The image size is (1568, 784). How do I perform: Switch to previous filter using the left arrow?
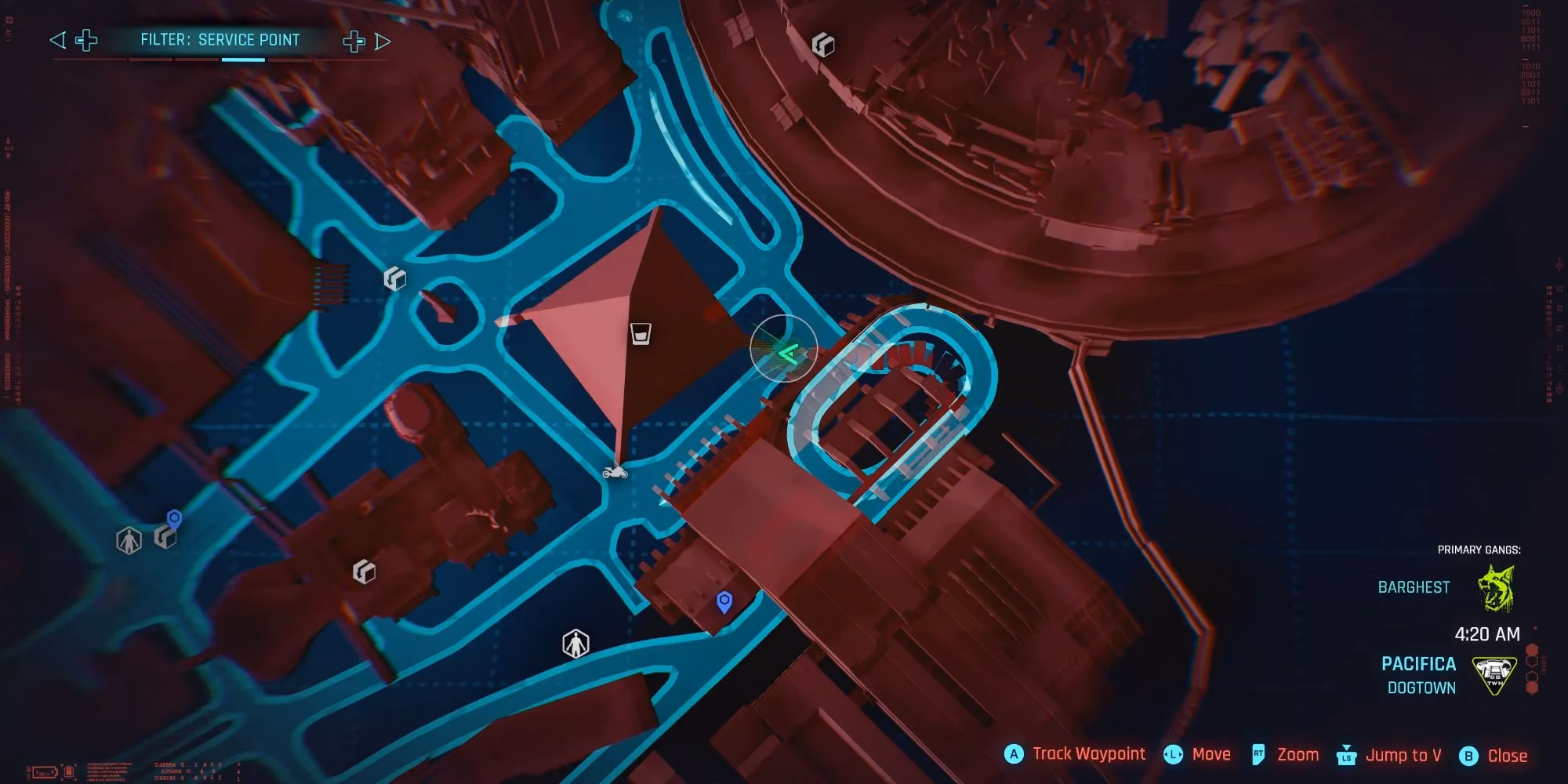click(x=56, y=39)
